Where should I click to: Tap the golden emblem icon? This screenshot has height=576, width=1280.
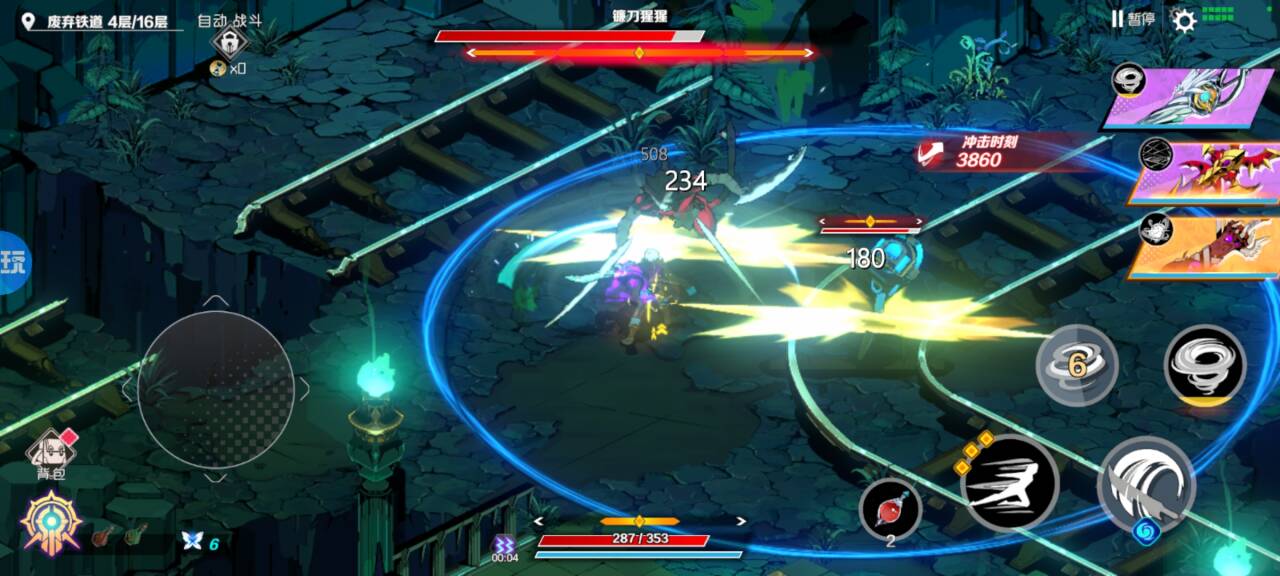pyautogui.click(x=51, y=523)
